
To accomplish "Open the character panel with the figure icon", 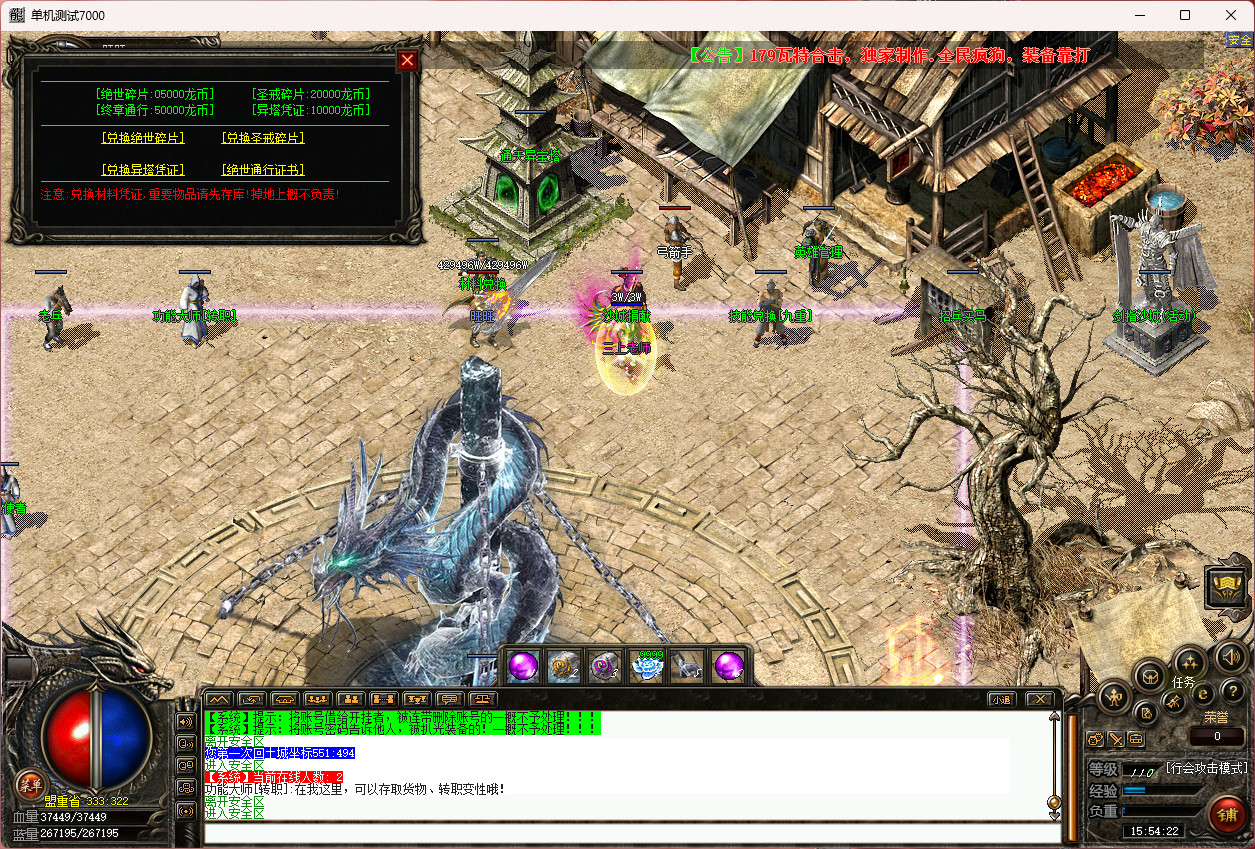I will (1114, 696).
